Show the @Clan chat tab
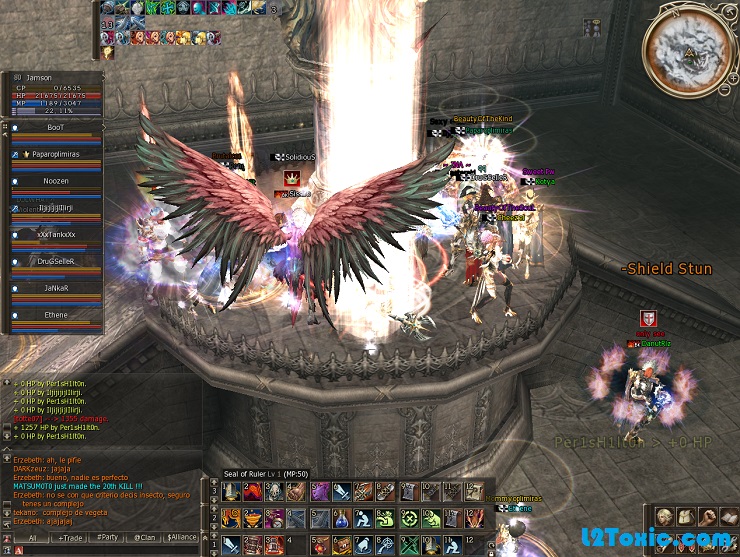The image size is (740, 557). (145, 538)
